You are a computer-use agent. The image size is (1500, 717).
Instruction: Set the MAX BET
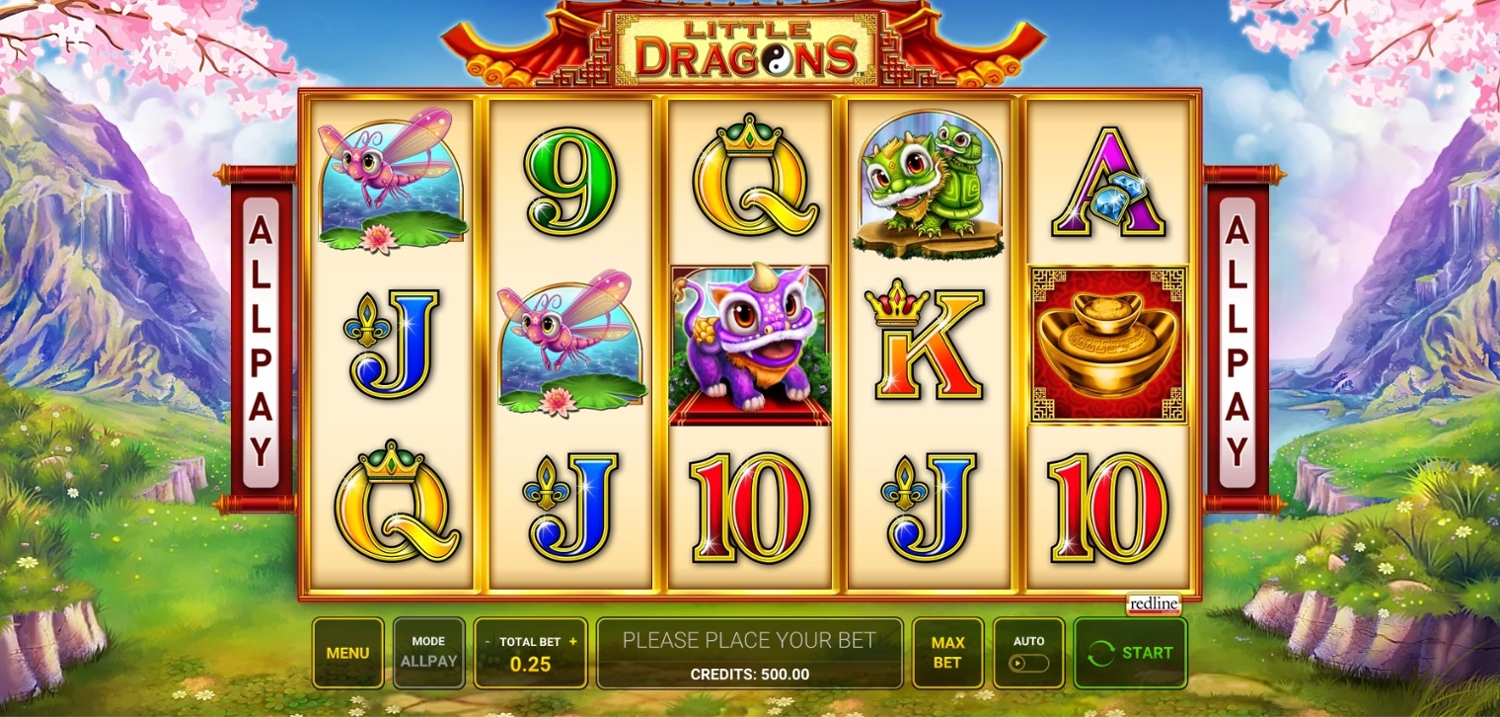(947, 653)
